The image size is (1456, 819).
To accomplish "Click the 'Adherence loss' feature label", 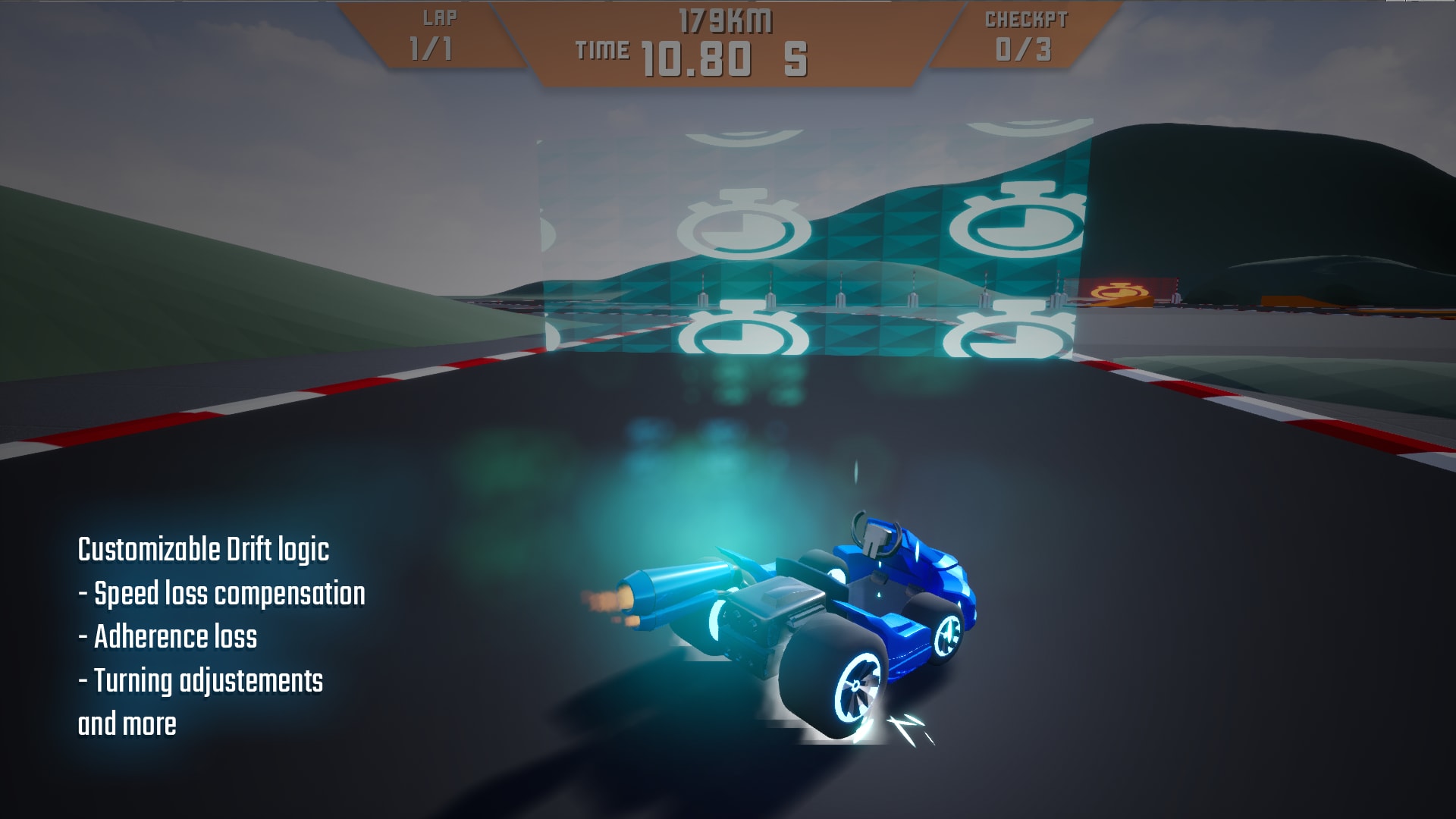I will [x=167, y=637].
